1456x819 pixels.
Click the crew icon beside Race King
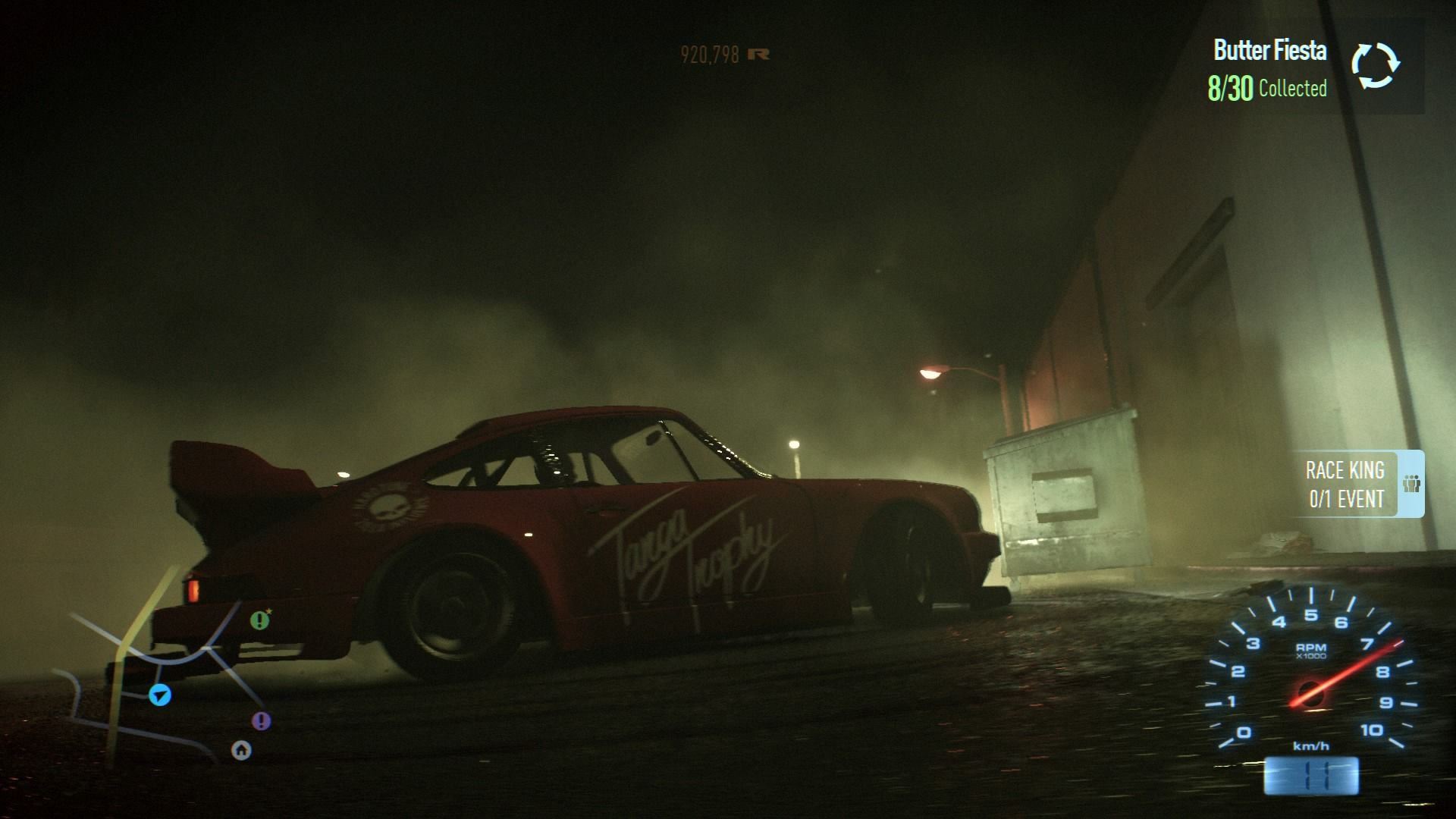tap(1410, 484)
